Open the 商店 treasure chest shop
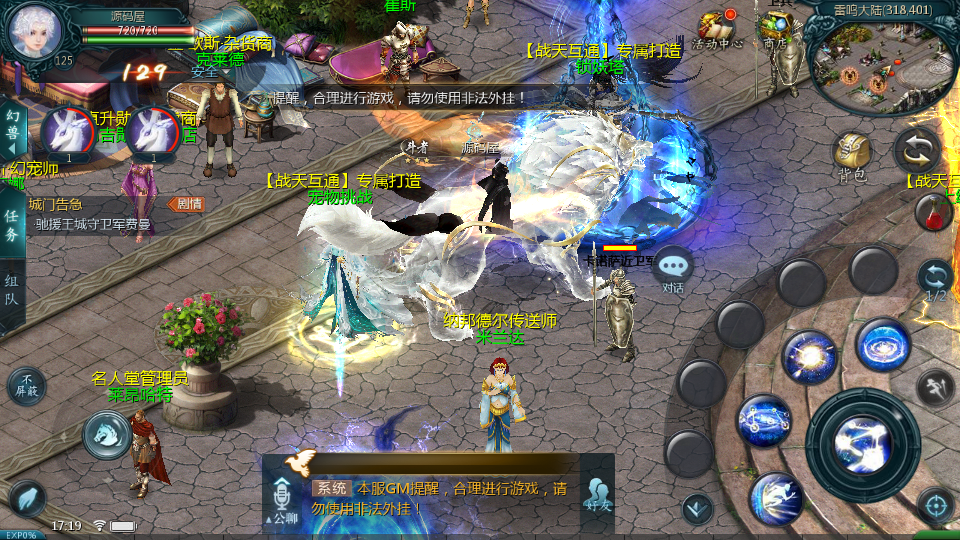The width and height of the screenshot is (960, 540). (x=776, y=28)
